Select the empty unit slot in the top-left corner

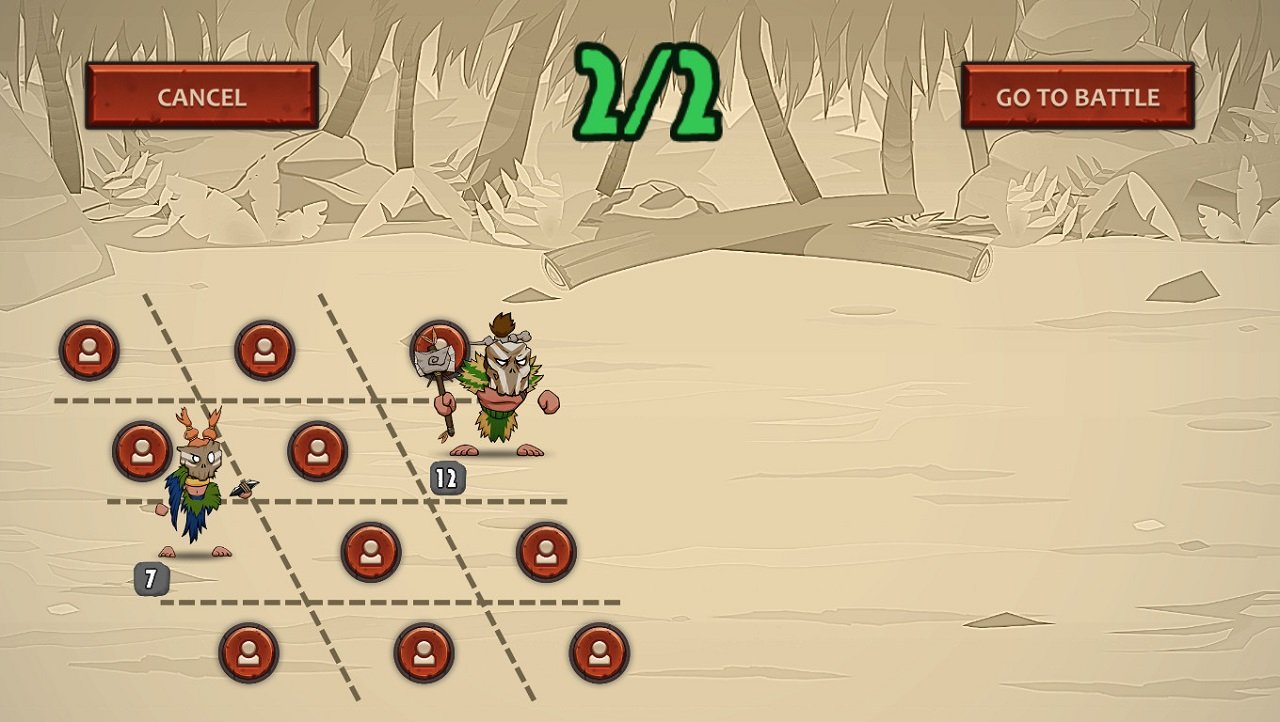[90, 351]
